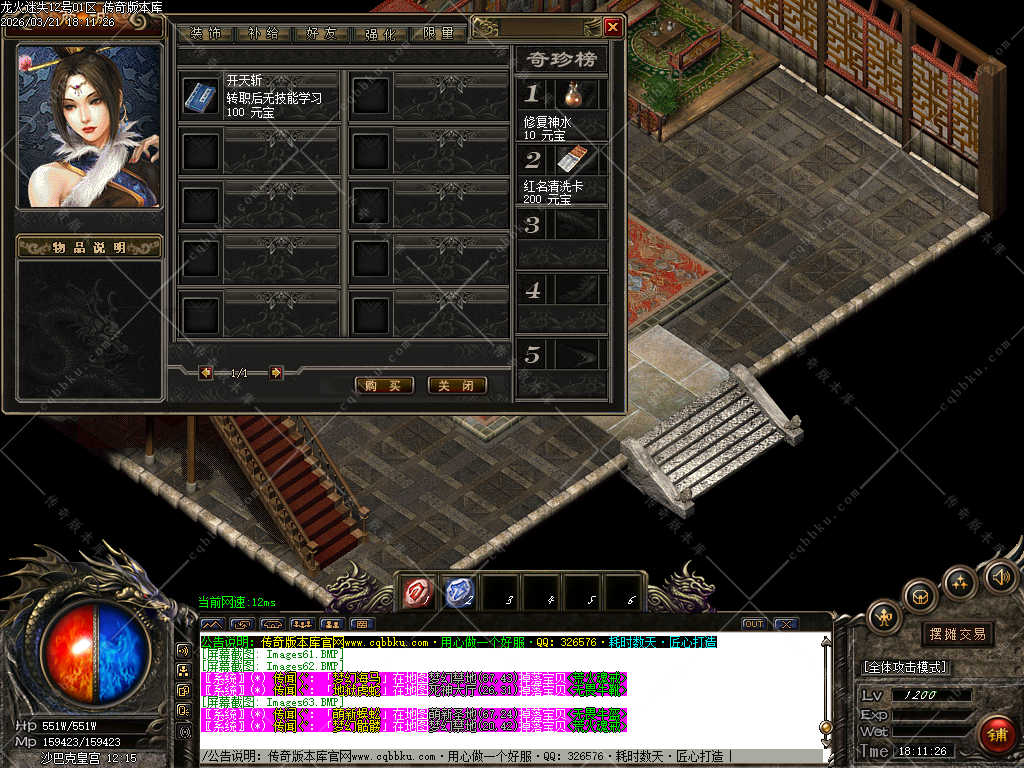Viewport: 1024px width, 768px height.
Task: Go to the next shop page arrow
Action: [x=276, y=372]
